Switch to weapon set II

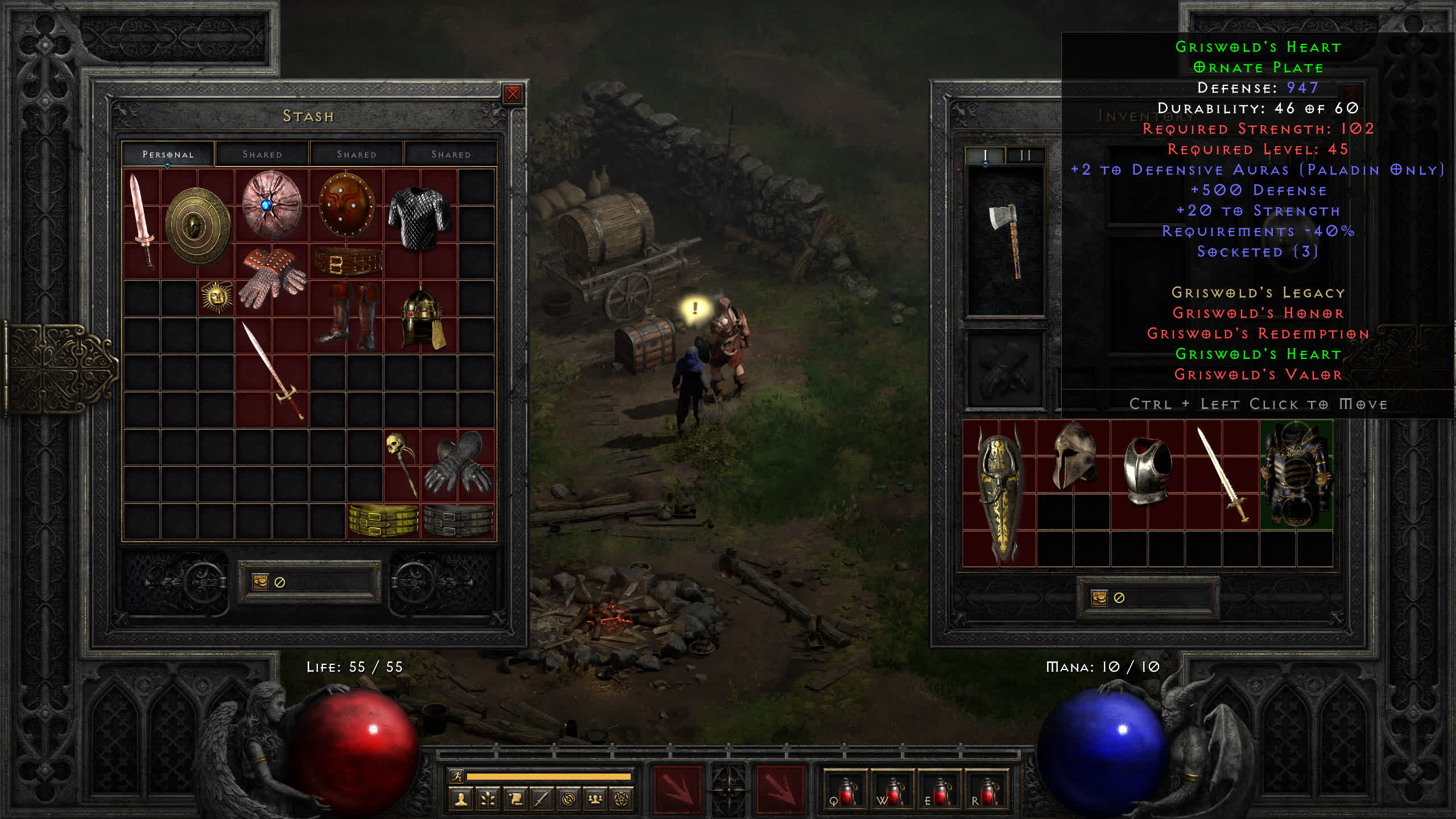[1025, 155]
